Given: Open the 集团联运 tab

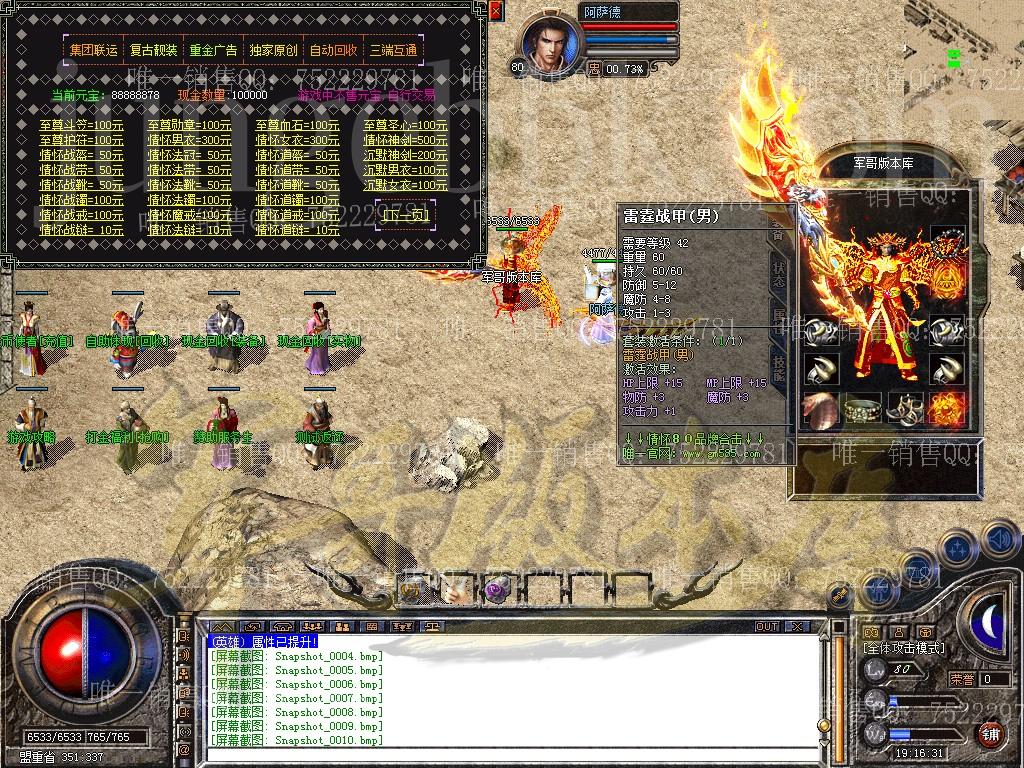Looking at the screenshot, I should (x=93, y=51).
